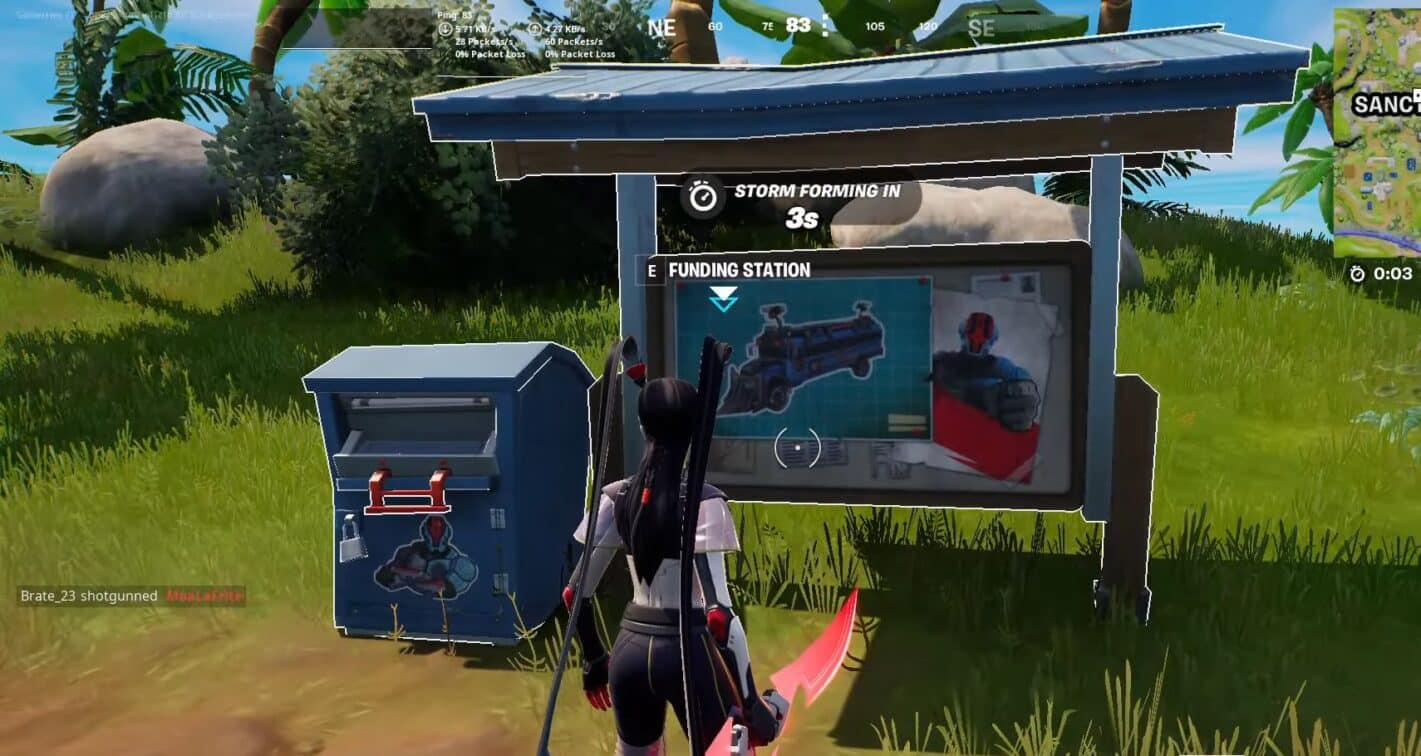Click the FUNDING STATION label
Viewport: 1421px width, 756px height.
point(739,269)
